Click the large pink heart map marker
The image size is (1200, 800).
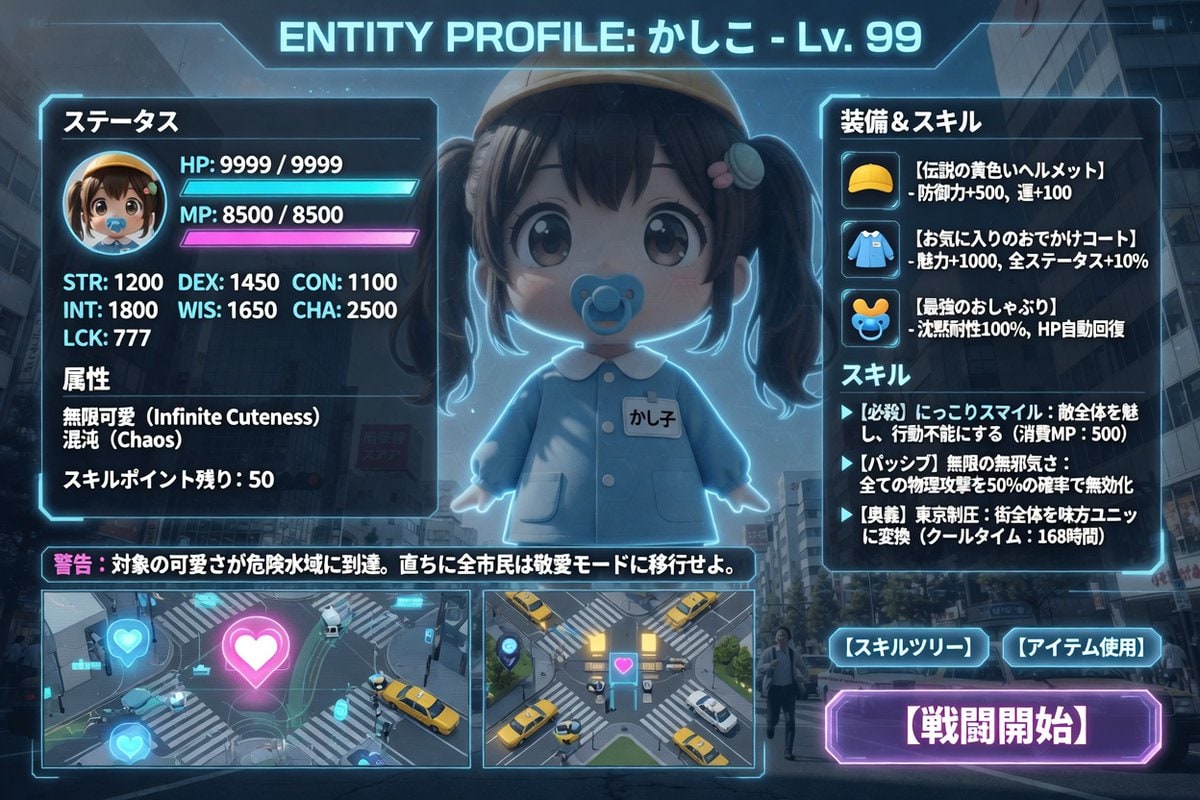pyautogui.click(x=256, y=650)
